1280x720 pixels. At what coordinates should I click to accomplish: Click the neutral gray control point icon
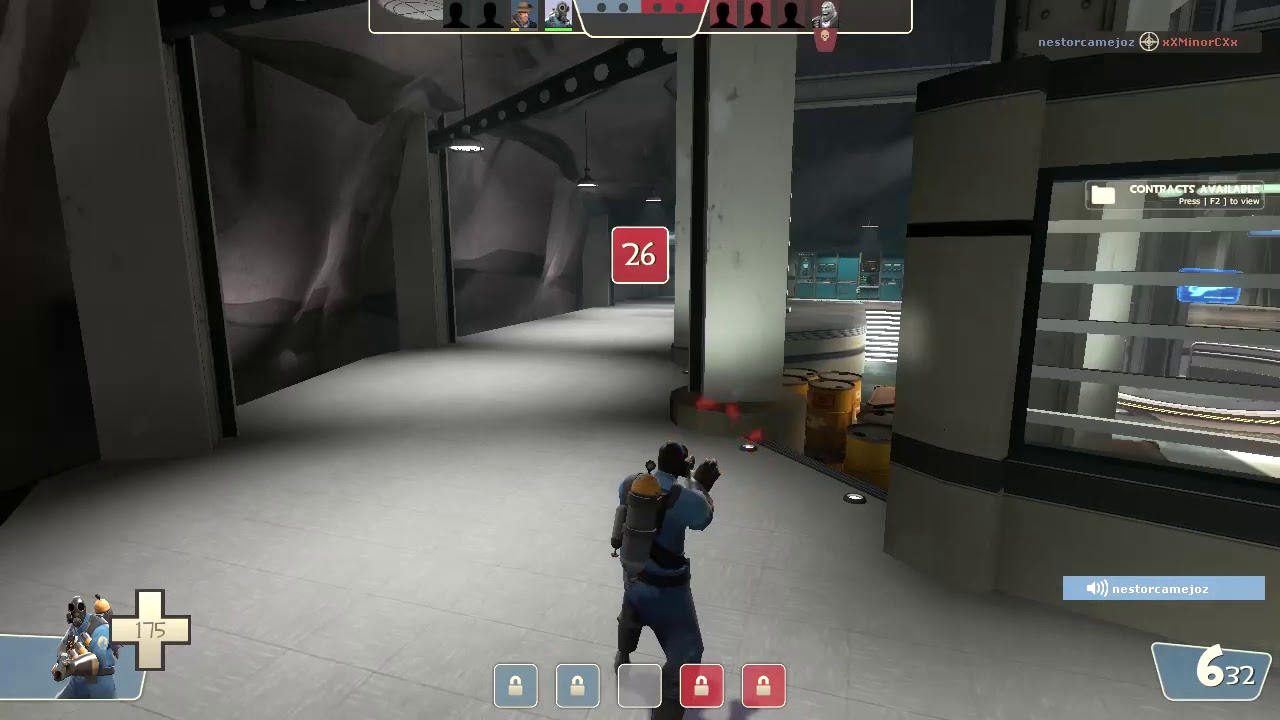[639, 686]
